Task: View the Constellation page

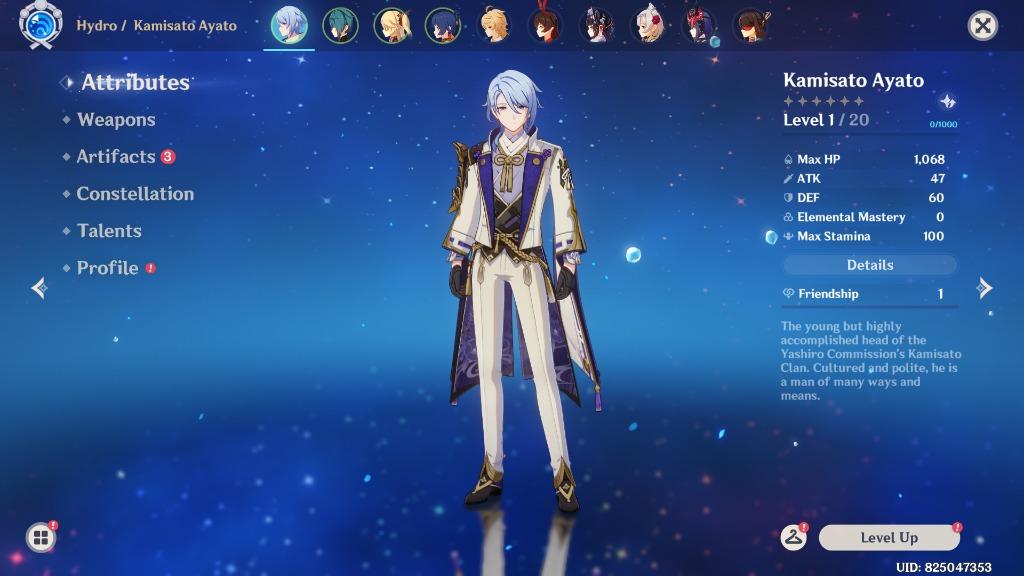Action: pos(135,194)
